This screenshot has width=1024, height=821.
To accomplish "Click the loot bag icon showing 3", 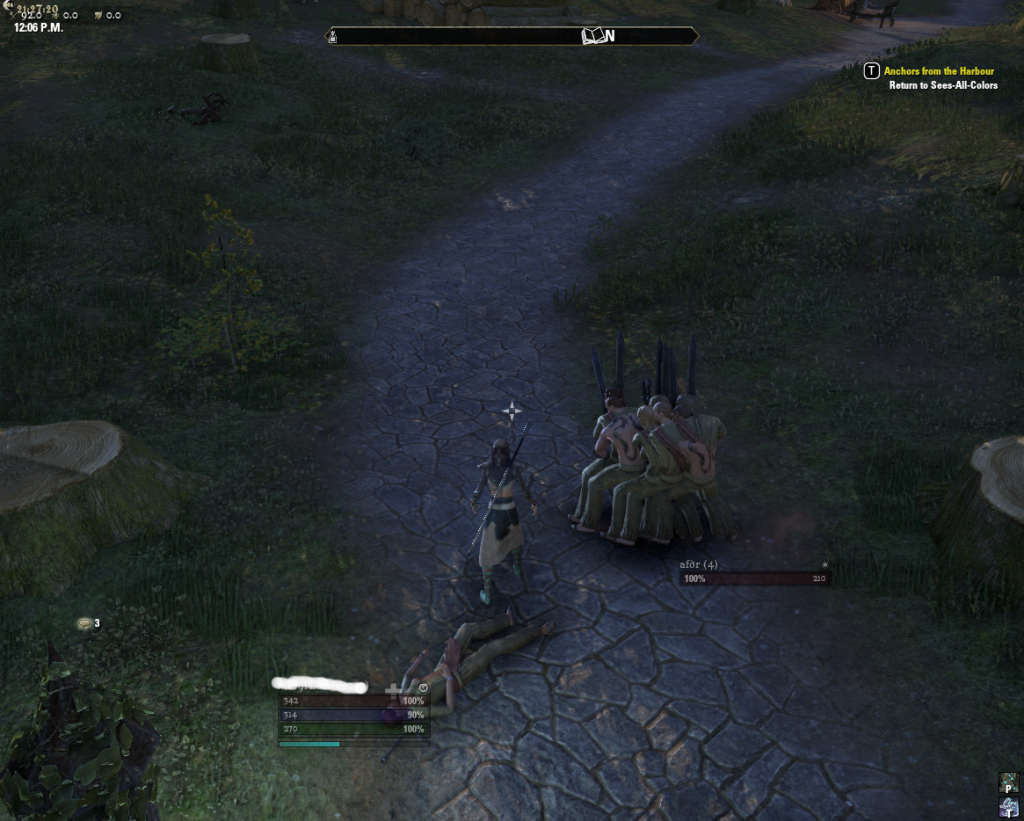I will pyautogui.click(x=85, y=624).
